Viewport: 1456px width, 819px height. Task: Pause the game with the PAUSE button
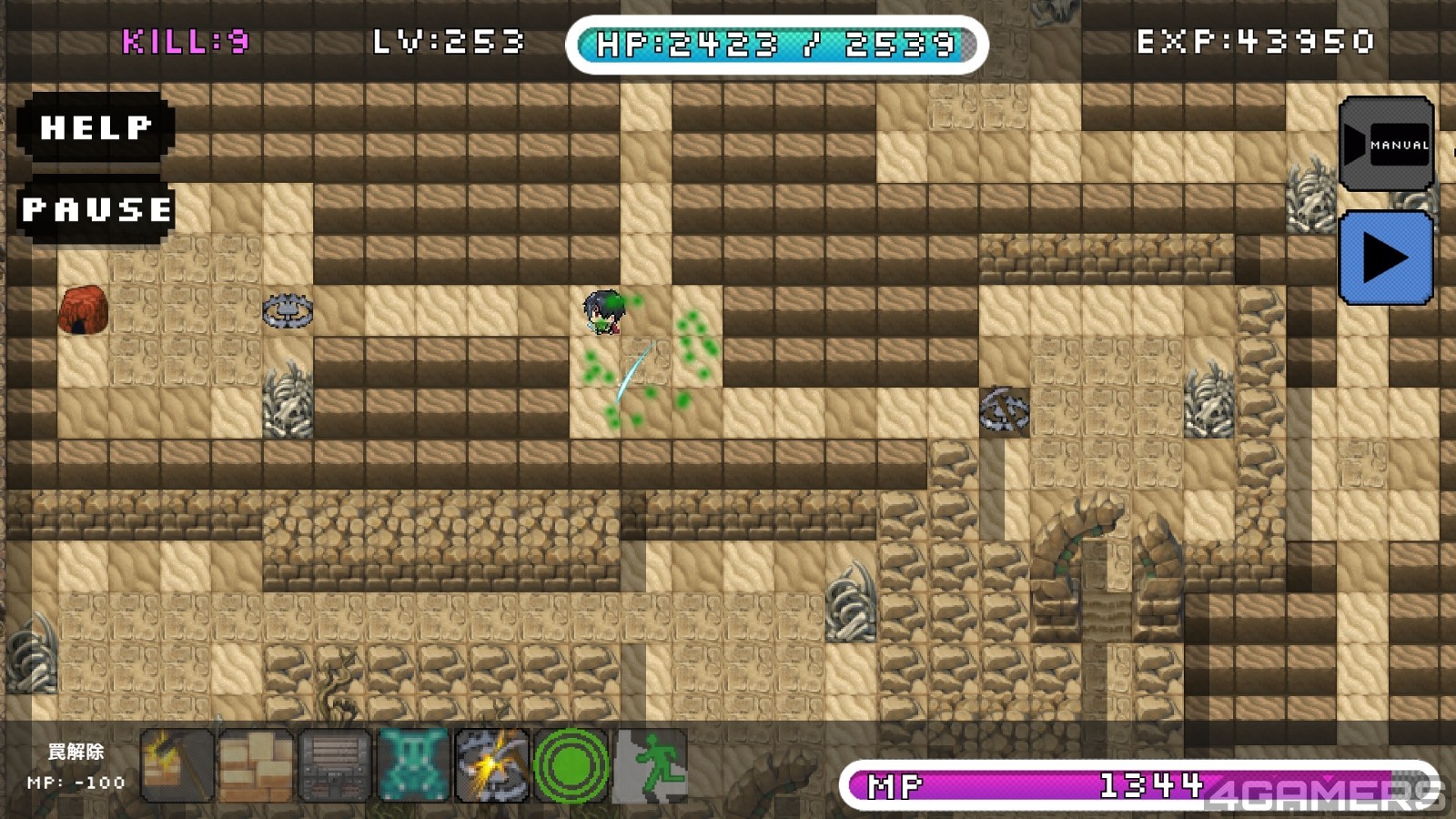[96, 210]
